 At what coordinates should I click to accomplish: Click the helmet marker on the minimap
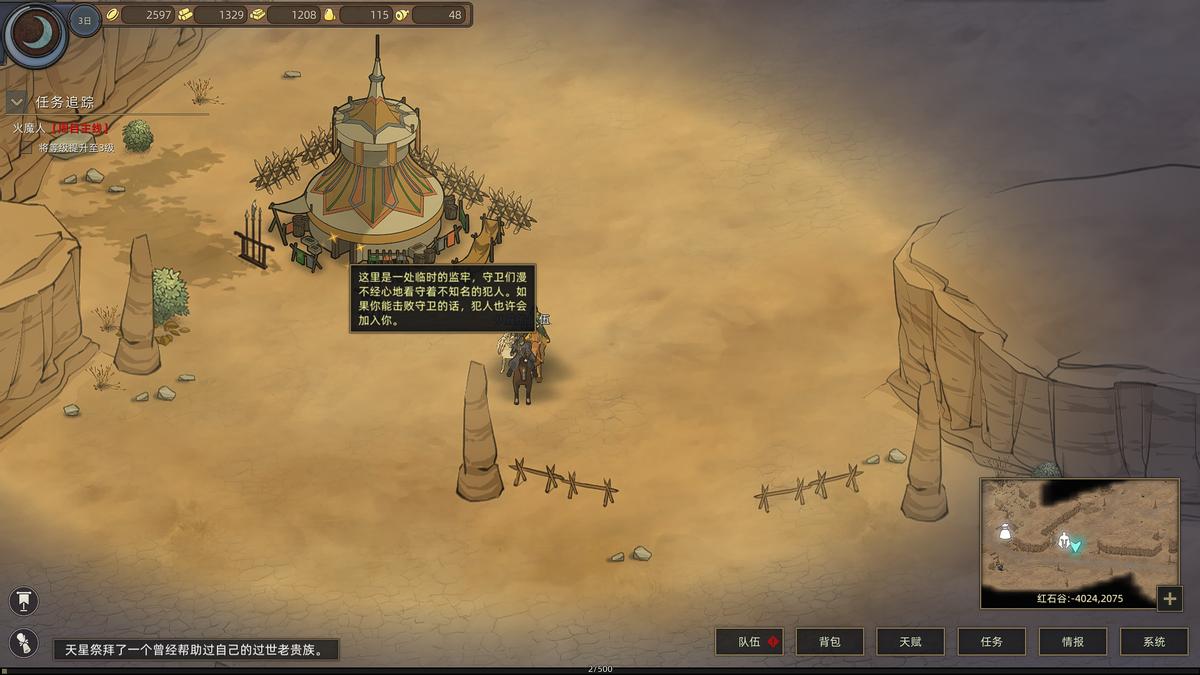[1064, 541]
